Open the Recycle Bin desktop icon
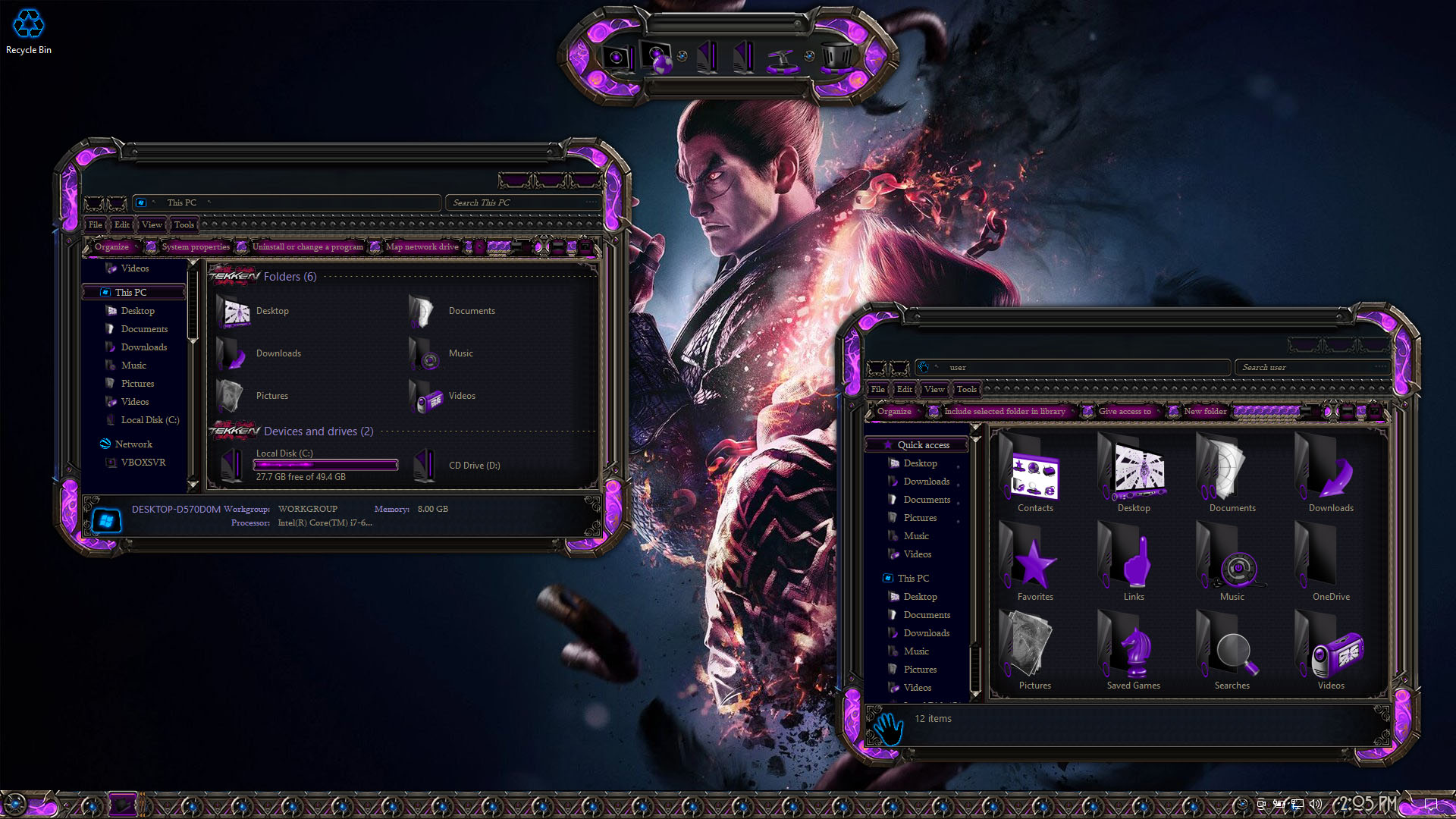Screen dimensions: 1456x819 click(29, 30)
